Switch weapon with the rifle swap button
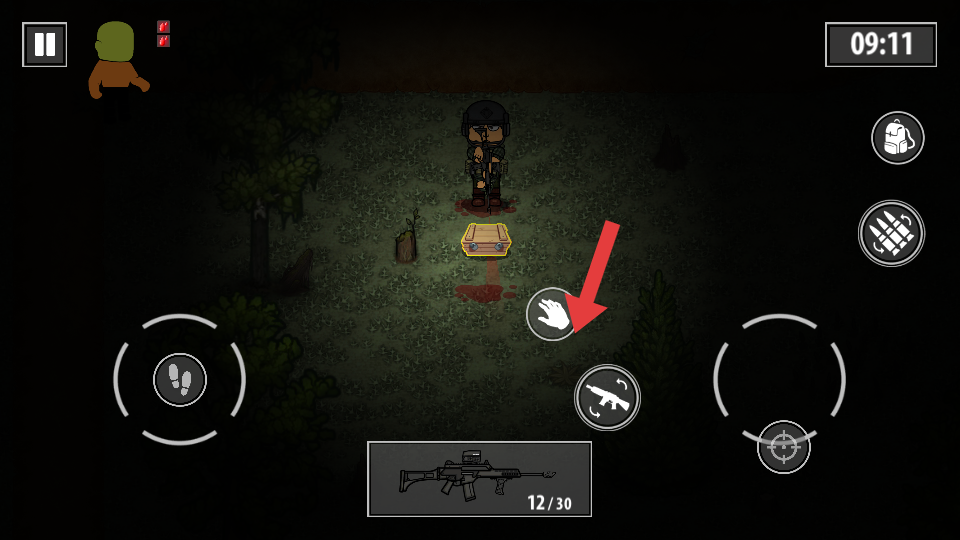Viewport: 960px width, 540px height. click(x=607, y=397)
